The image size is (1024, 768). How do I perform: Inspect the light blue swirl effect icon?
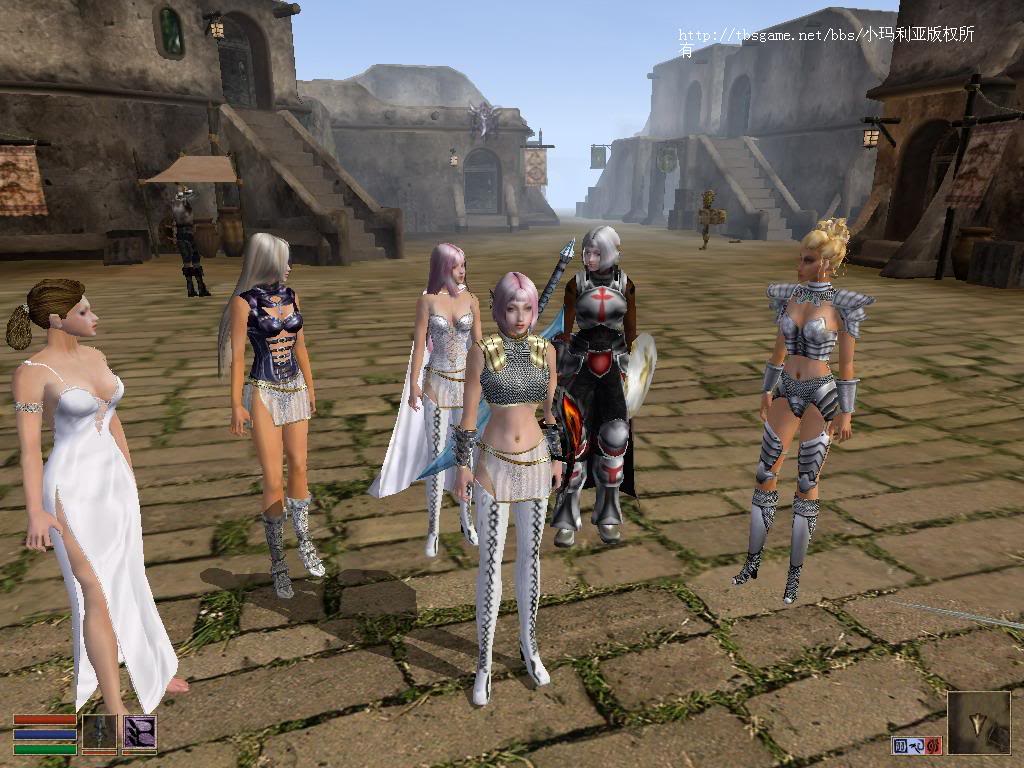pos(917,745)
